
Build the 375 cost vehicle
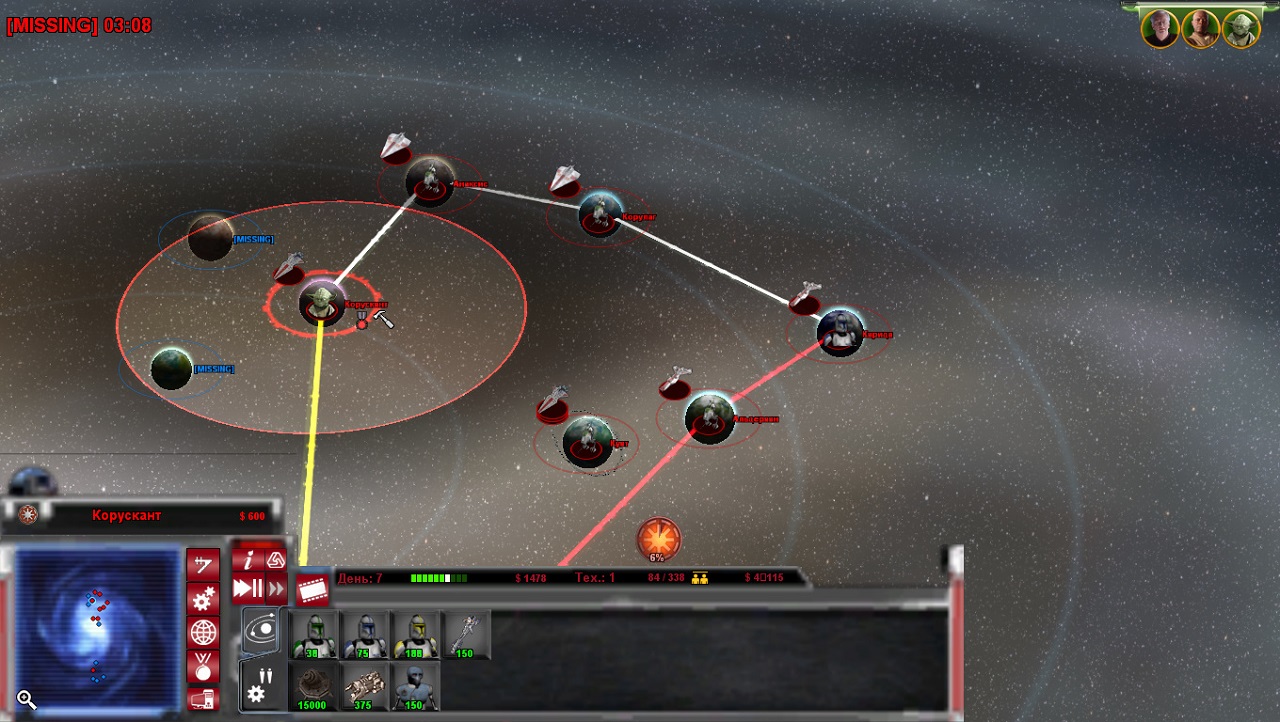[364, 687]
